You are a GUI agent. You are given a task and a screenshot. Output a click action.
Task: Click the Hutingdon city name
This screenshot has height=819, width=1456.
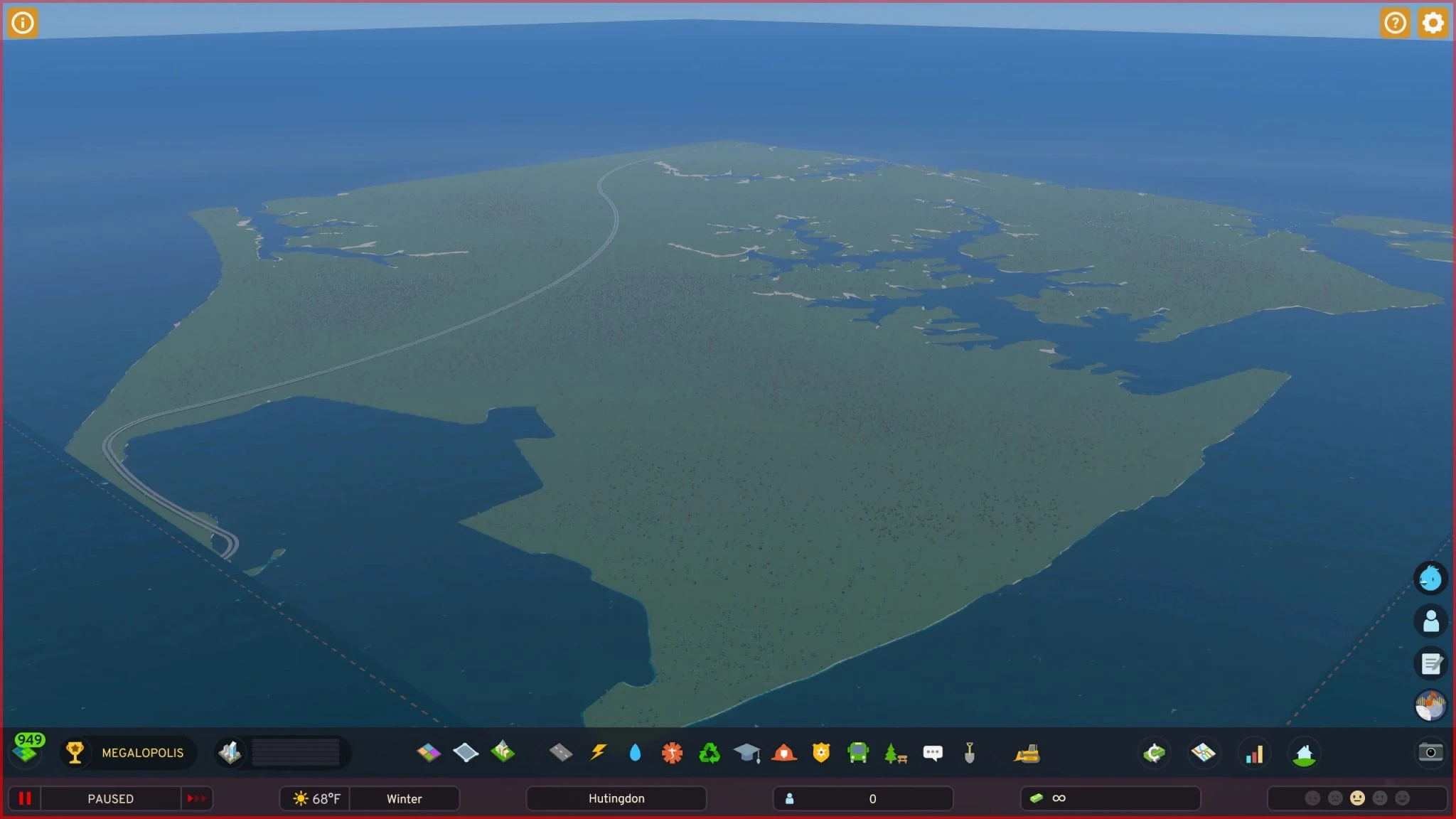[x=616, y=798]
